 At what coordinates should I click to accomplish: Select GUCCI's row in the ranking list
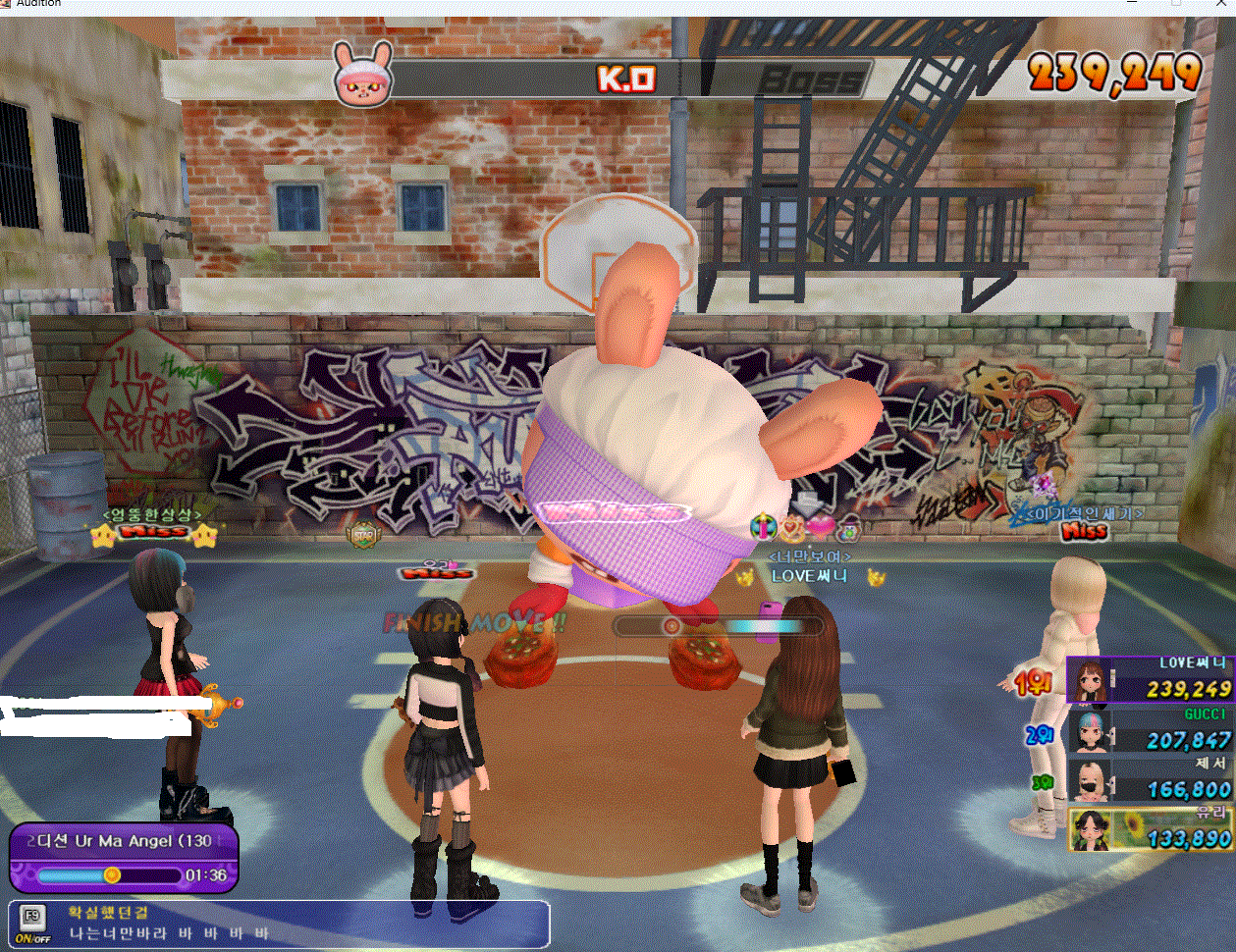click(x=1150, y=730)
